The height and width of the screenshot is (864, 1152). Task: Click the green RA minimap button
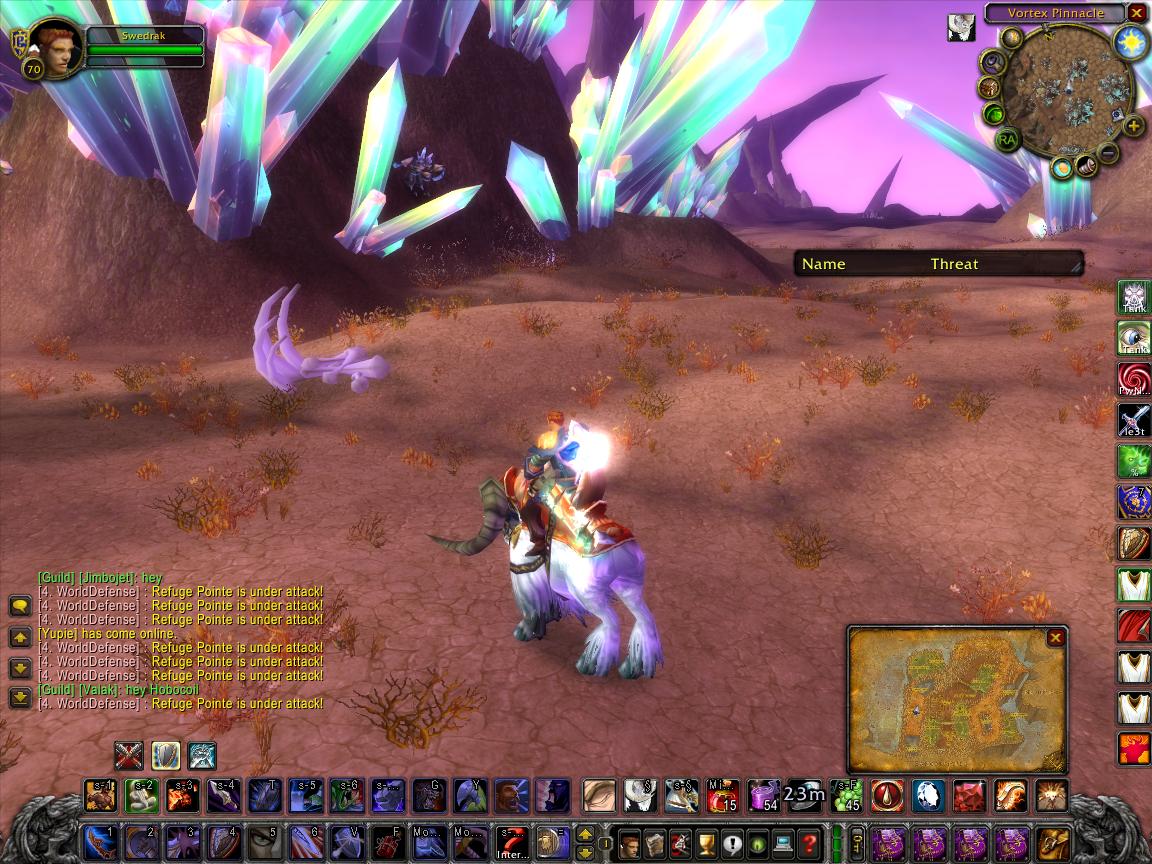tap(1006, 140)
